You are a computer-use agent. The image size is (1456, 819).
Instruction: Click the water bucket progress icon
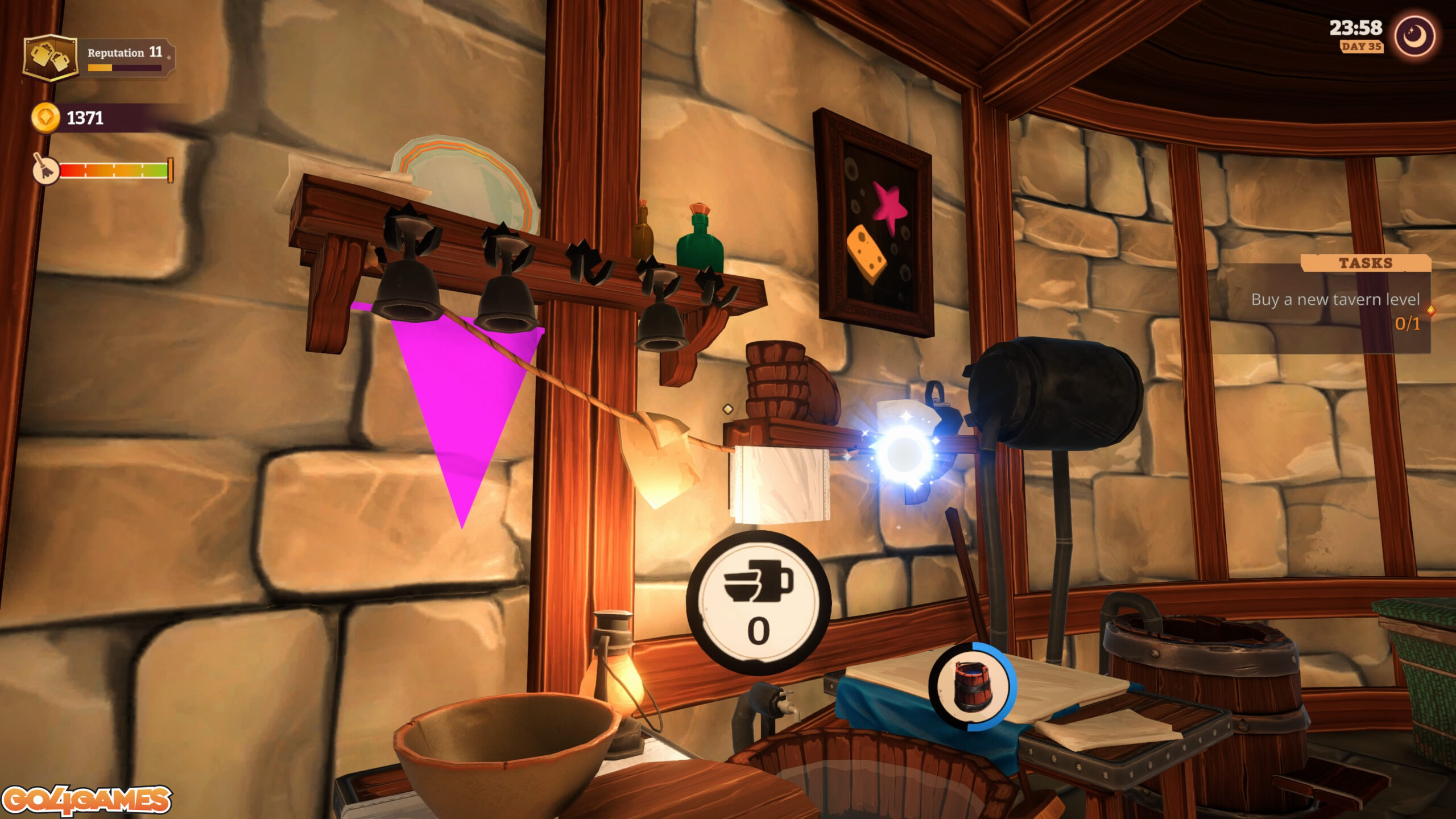coord(971,686)
